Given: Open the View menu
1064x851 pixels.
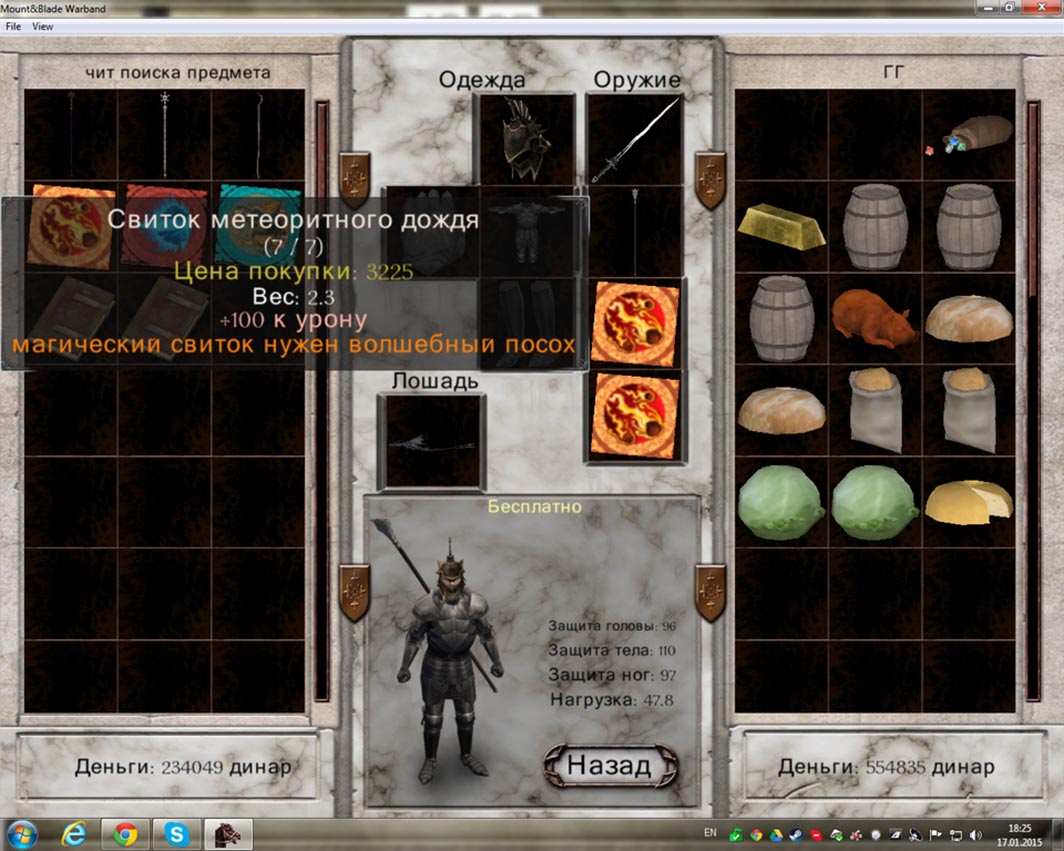Looking at the screenshot, I should (x=43, y=27).
